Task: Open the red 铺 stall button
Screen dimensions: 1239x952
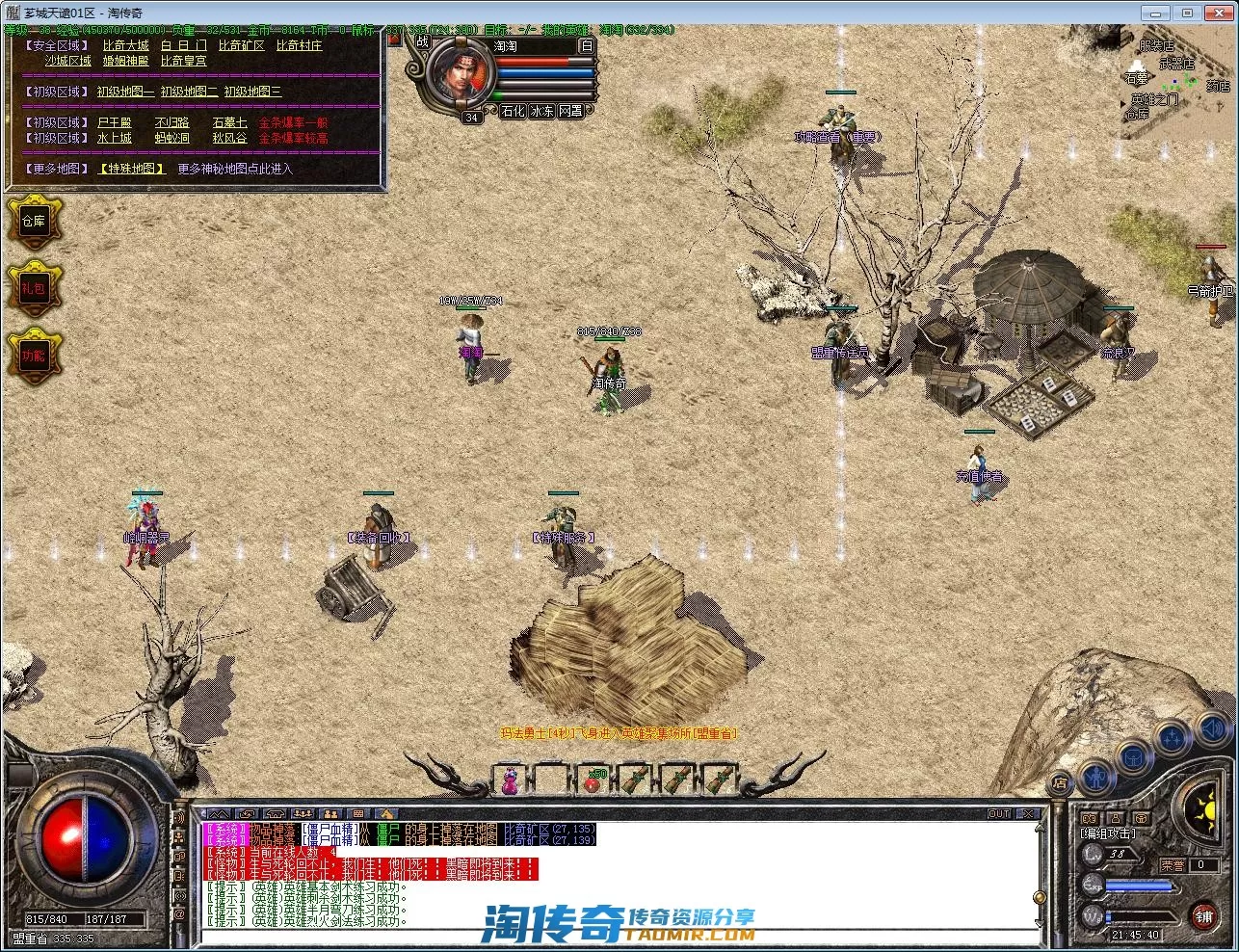Action: [1202, 915]
